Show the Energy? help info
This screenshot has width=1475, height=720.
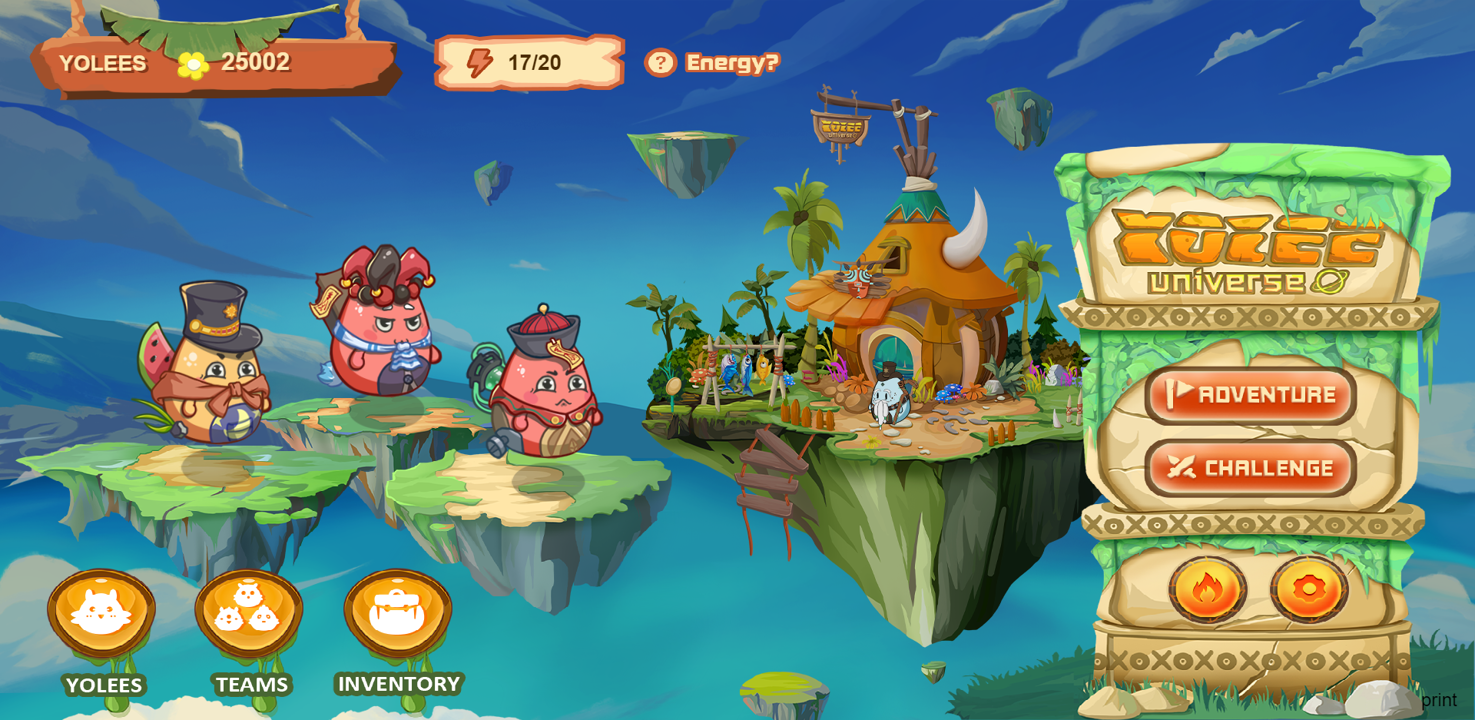point(711,63)
